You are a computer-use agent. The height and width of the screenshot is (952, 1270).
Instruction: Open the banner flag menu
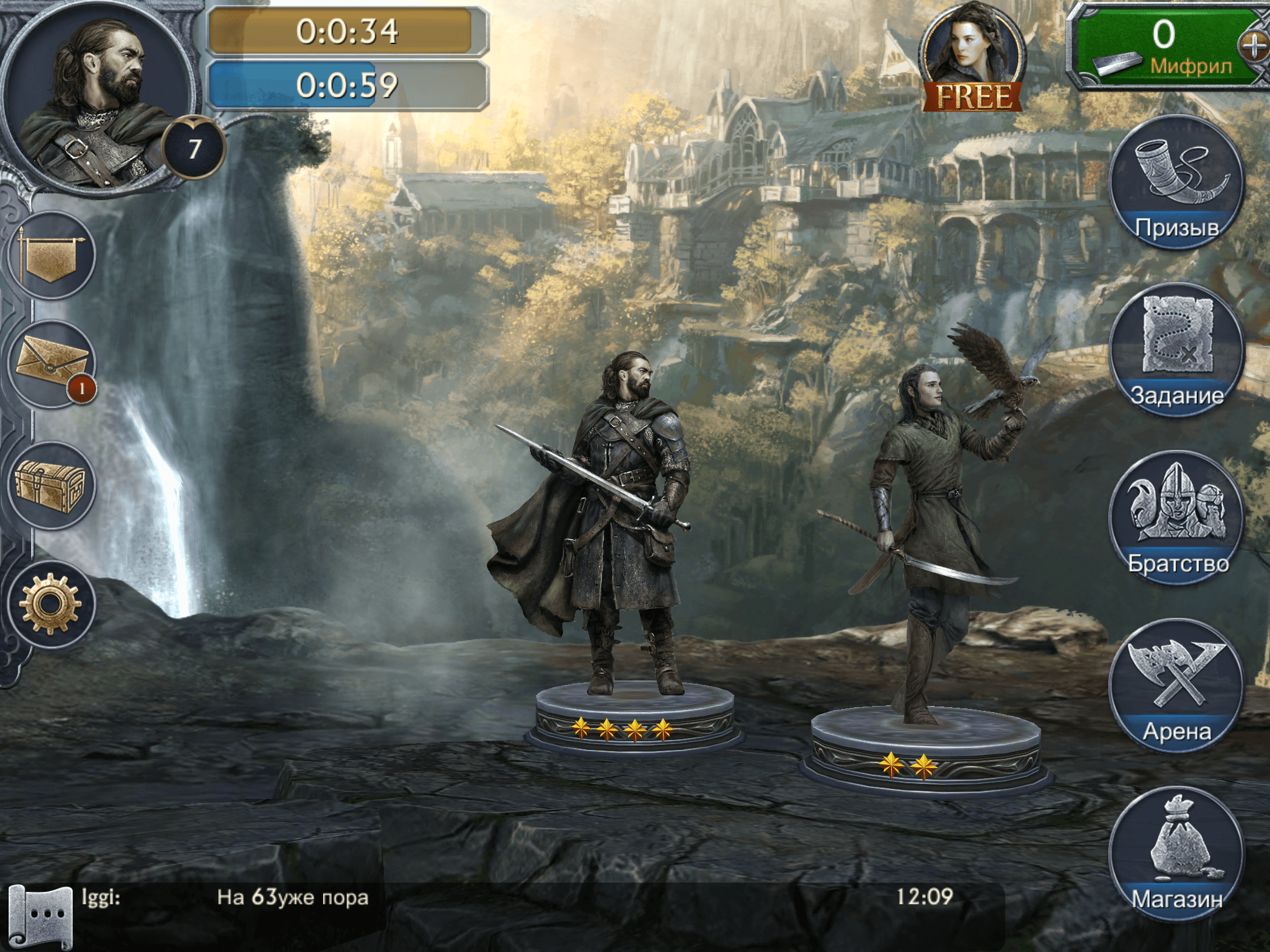[x=52, y=255]
